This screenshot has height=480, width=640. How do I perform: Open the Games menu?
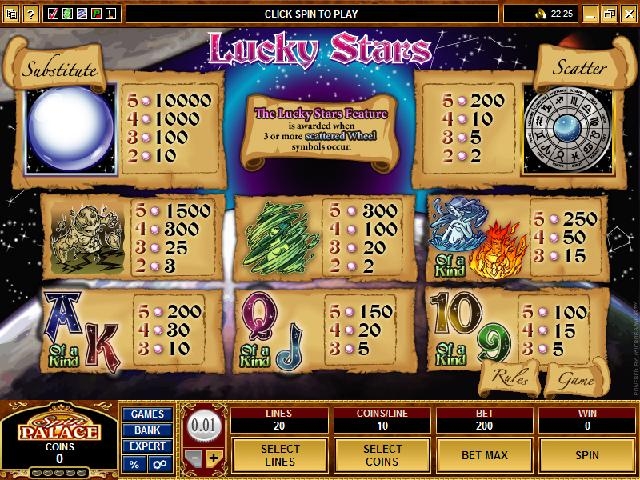pyautogui.click(x=146, y=414)
